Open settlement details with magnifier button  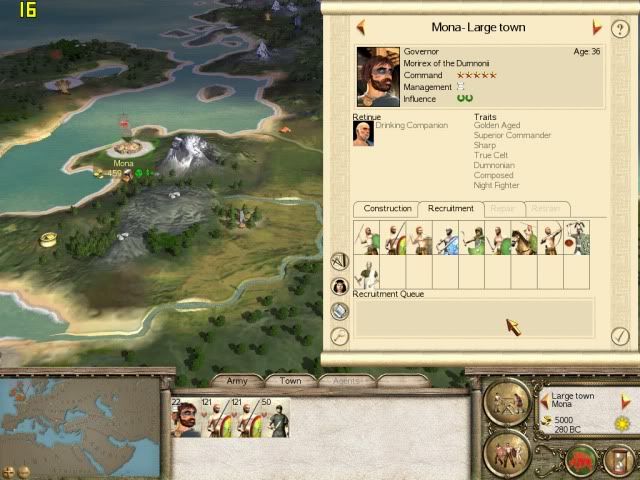(340, 337)
